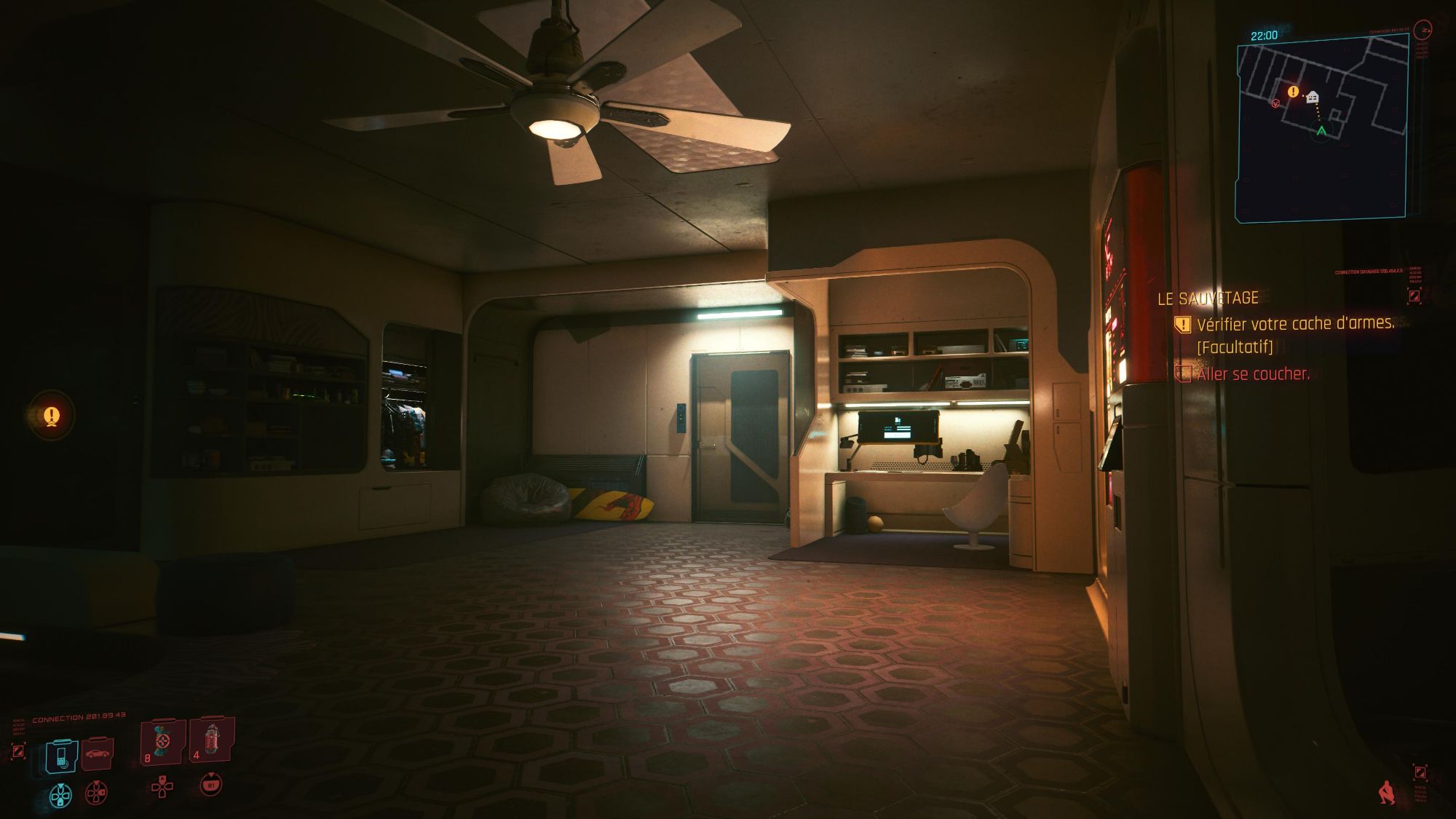Select the 'Aller se coucher' objective
The width and height of the screenshot is (1456, 819).
(x=1252, y=374)
